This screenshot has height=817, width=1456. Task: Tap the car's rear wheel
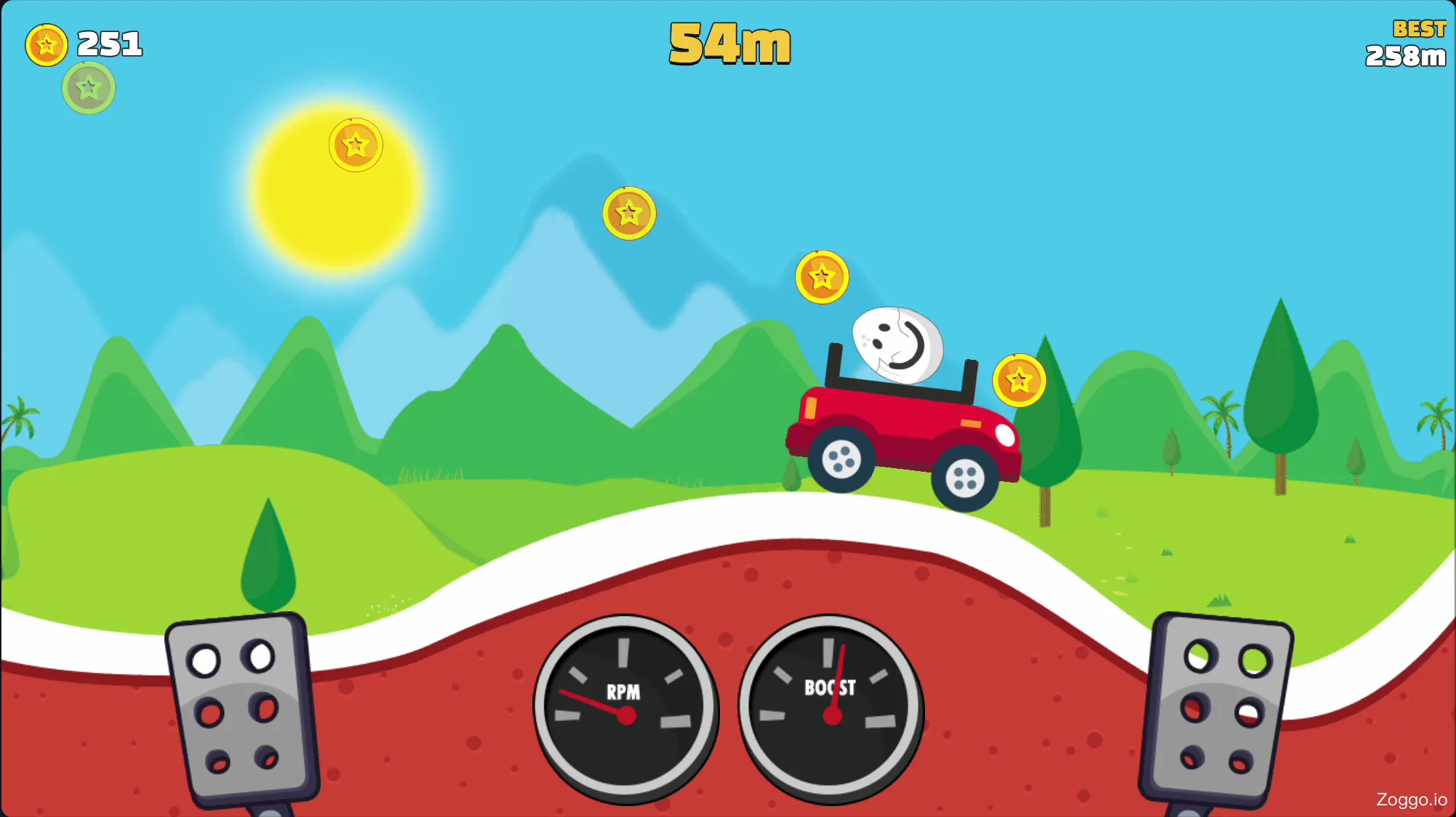[x=841, y=461]
